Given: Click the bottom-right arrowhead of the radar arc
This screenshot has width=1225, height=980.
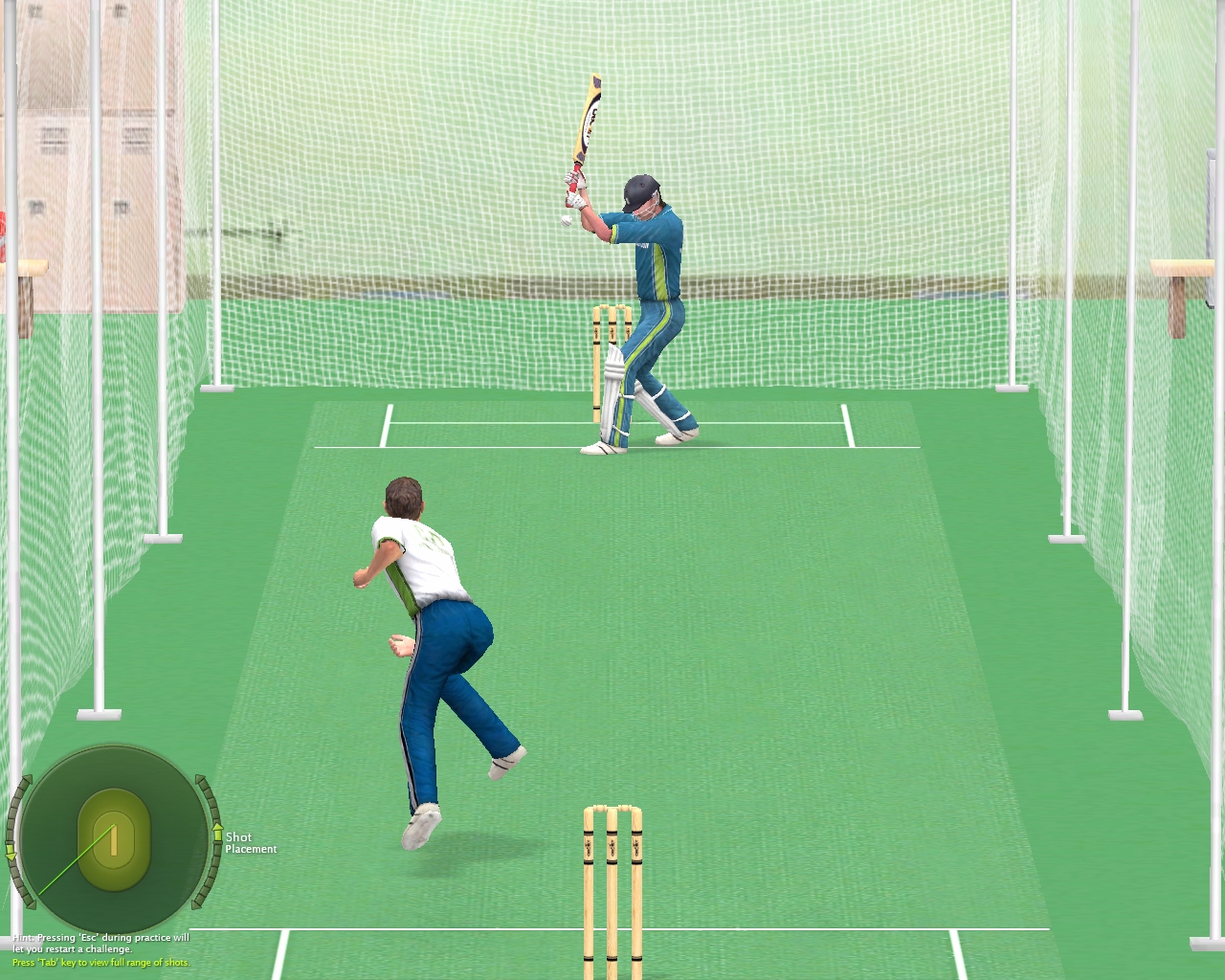Looking at the screenshot, I should pos(196,905).
